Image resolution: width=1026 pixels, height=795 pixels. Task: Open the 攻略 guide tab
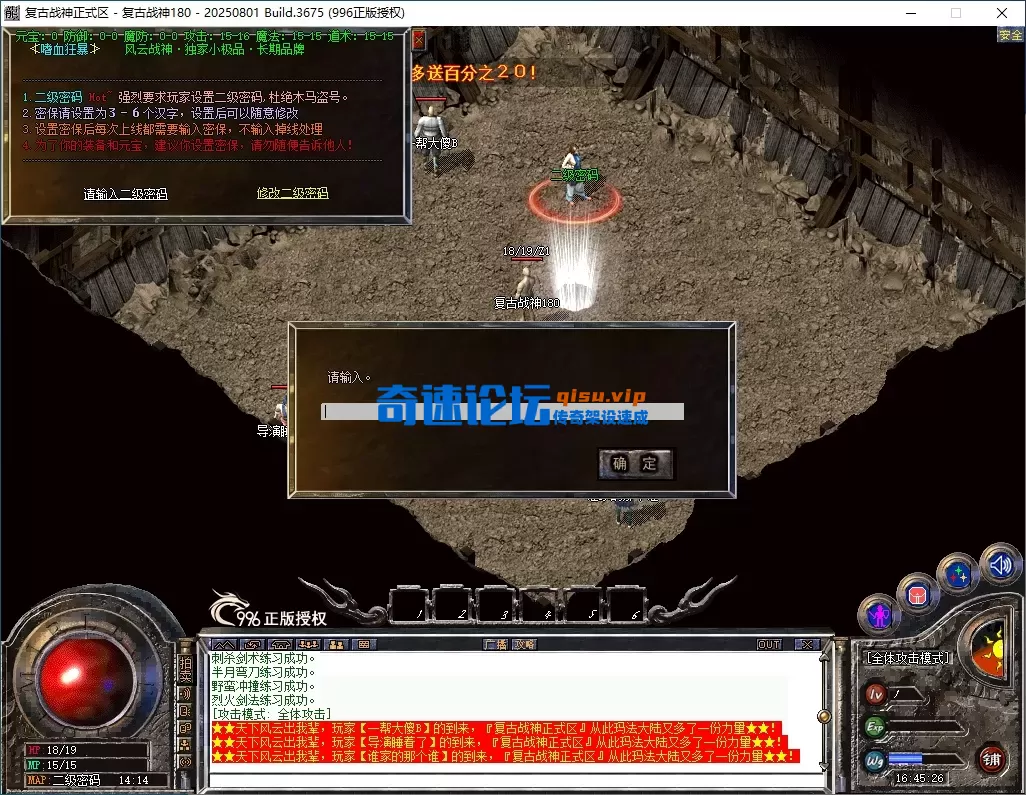525,644
